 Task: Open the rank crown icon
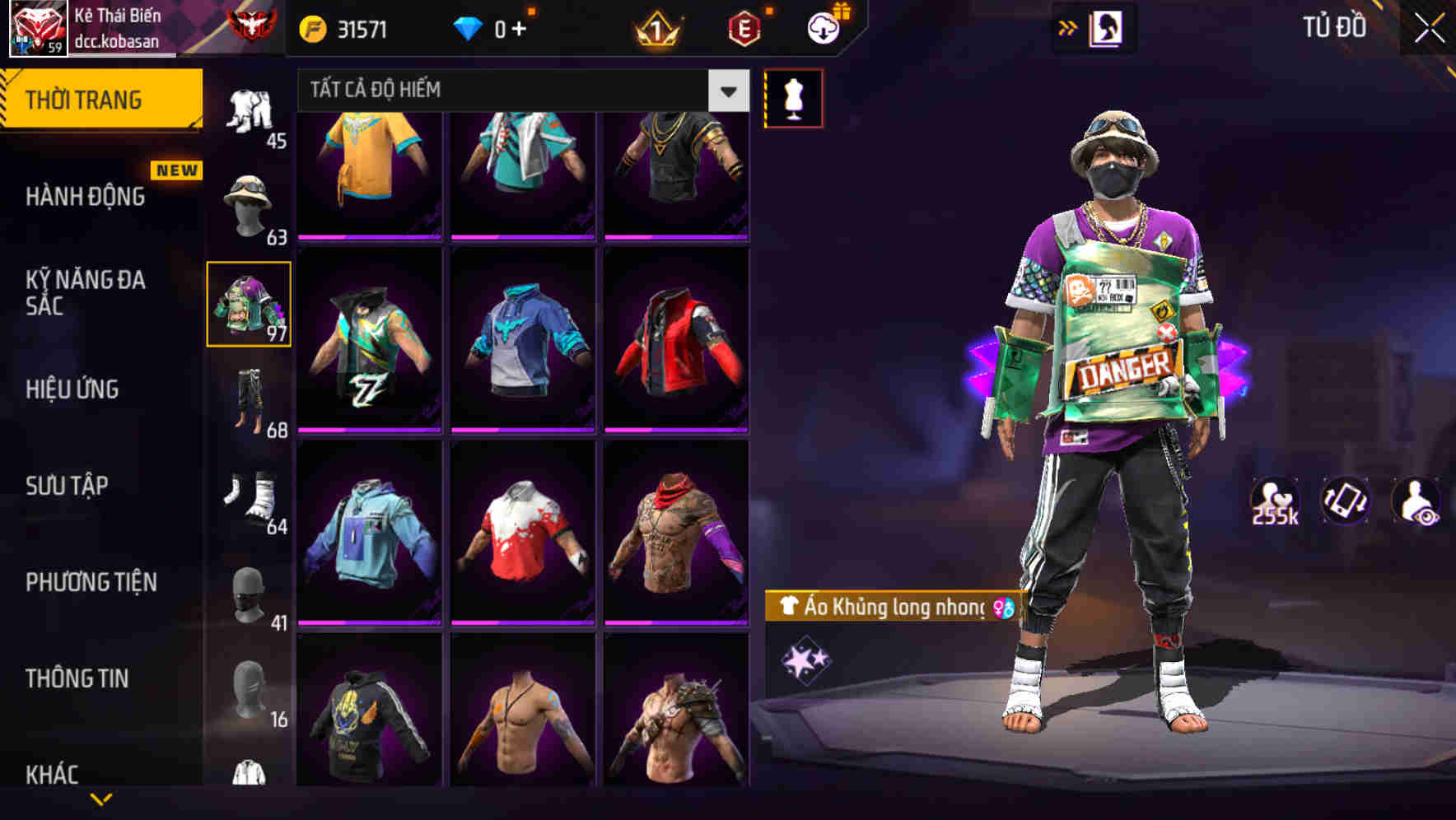pyautogui.click(x=653, y=26)
